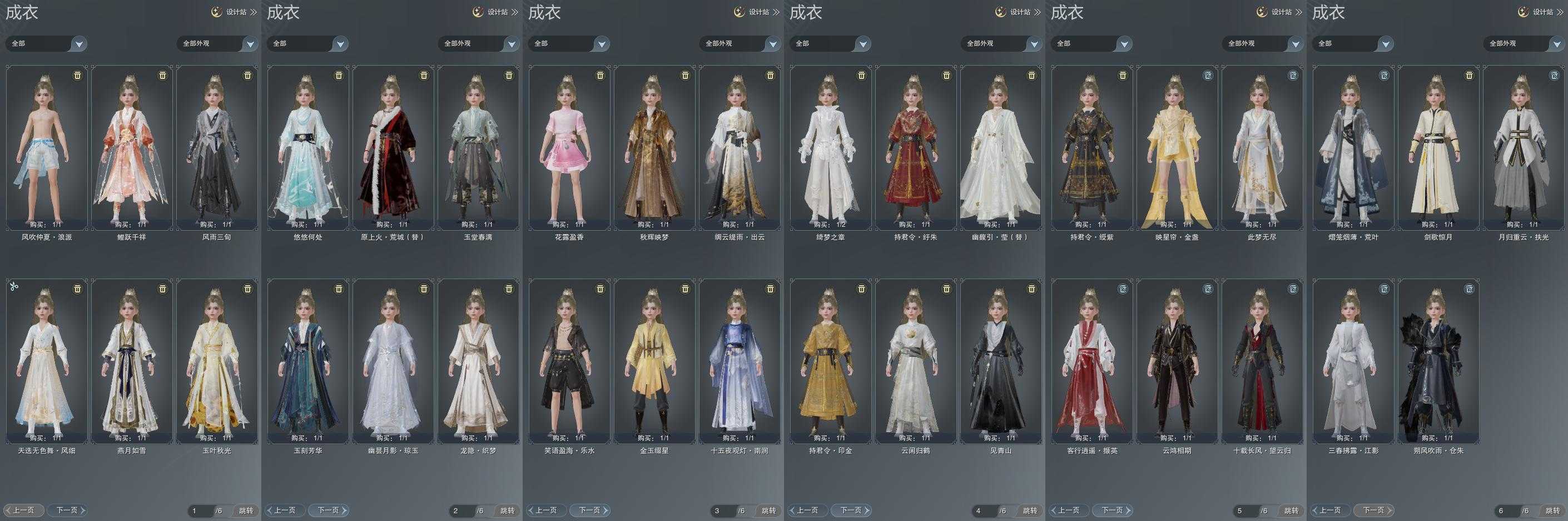Click the 跳转 button beside page number 6
1568x521 pixels.
click(x=1552, y=510)
